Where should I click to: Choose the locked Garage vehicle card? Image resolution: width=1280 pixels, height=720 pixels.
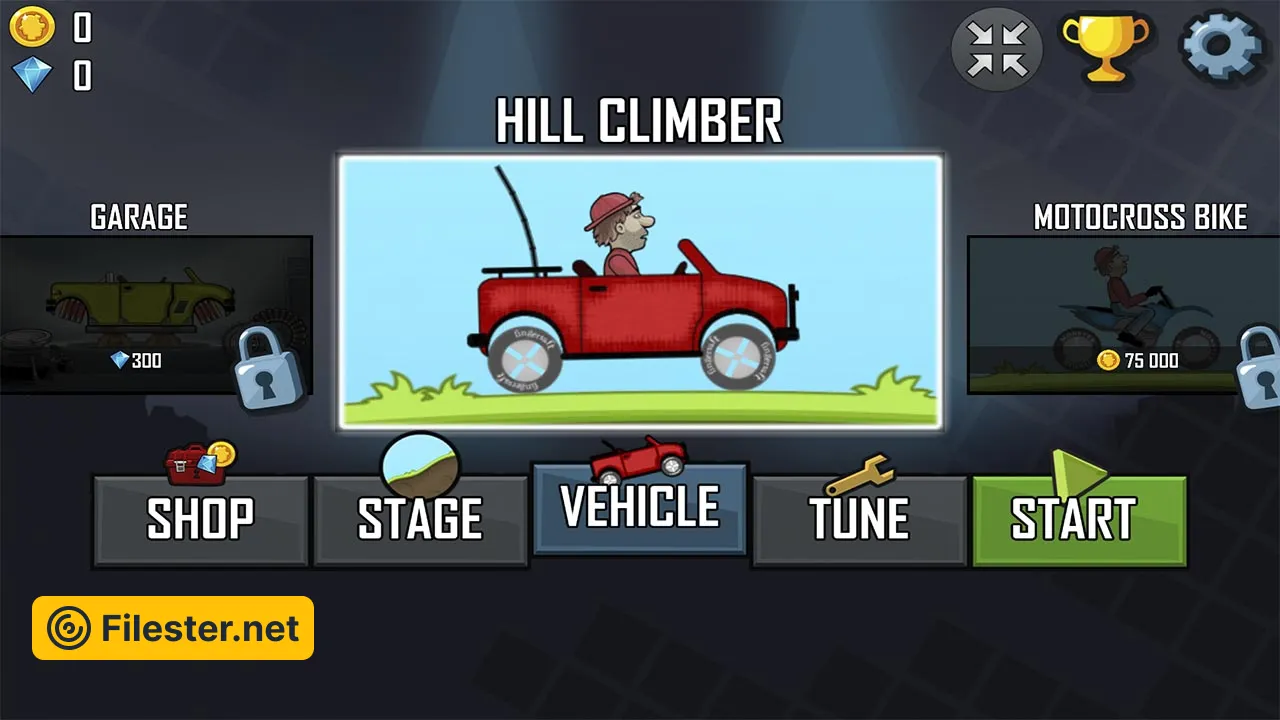pyautogui.click(x=155, y=314)
